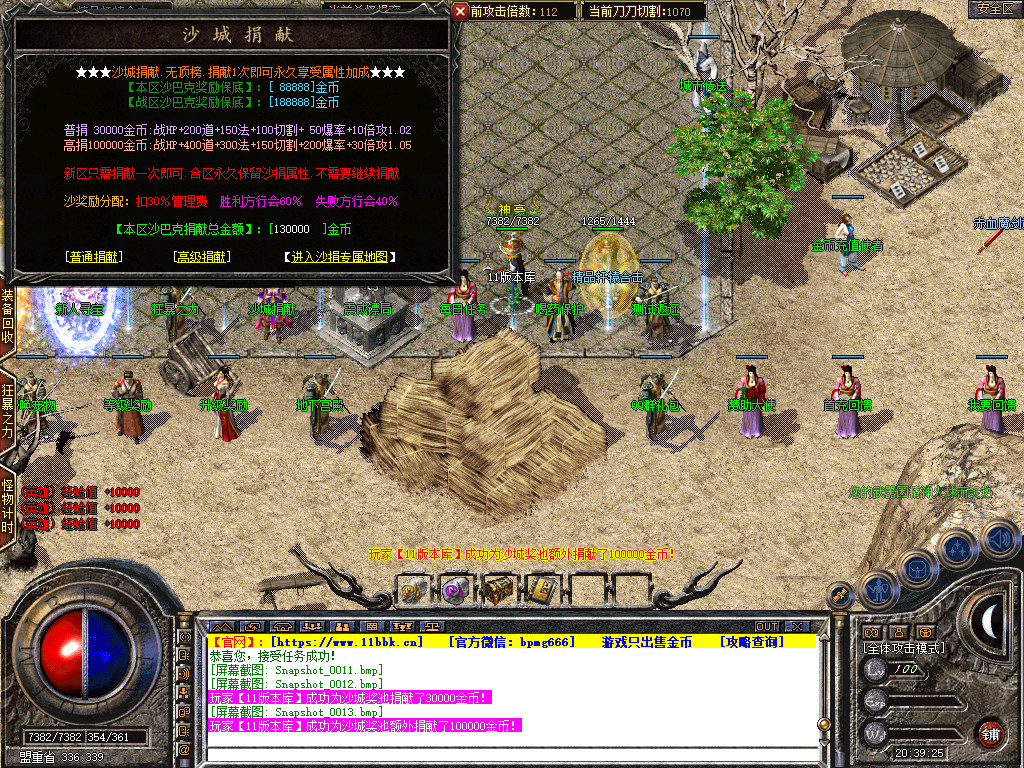Viewport: 1024px width, 768px height.
Task: Enter the 进入沙捐专属地图 exclusive map
Action: 339,257
